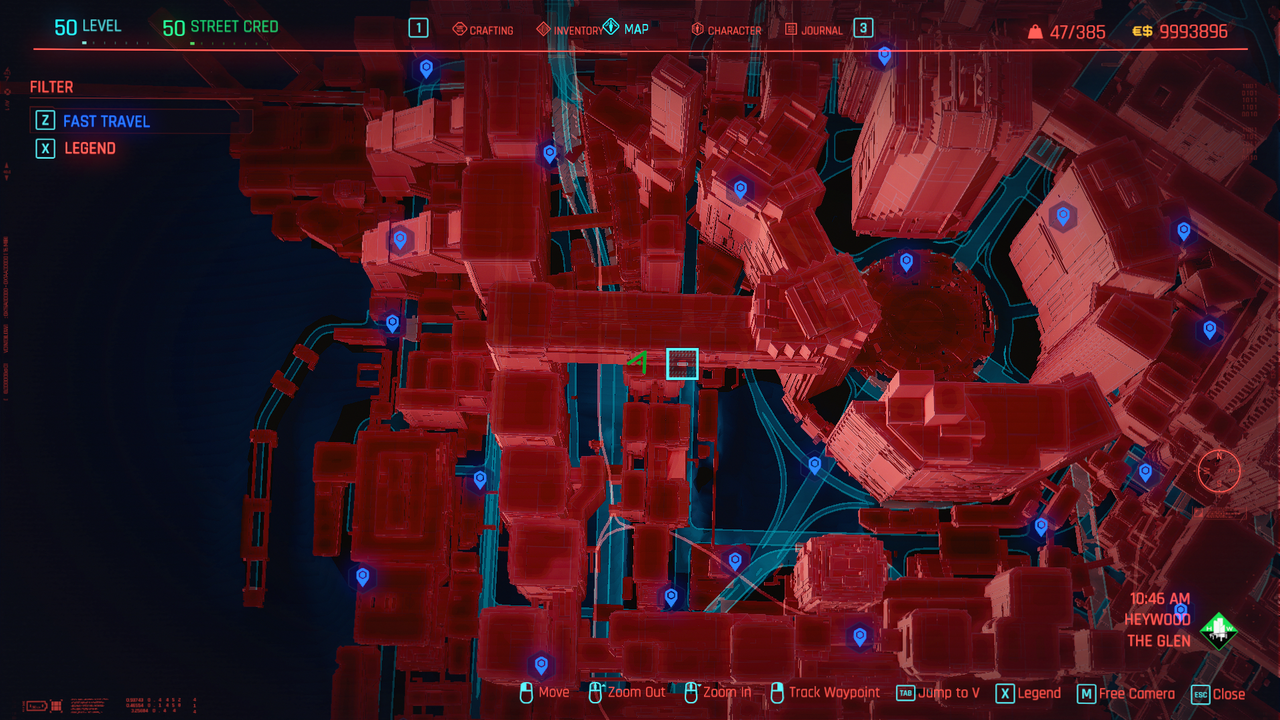Toggle the Fast Travel filter
The width and height of the screenshot is (1280, 720).
point(106,121)
